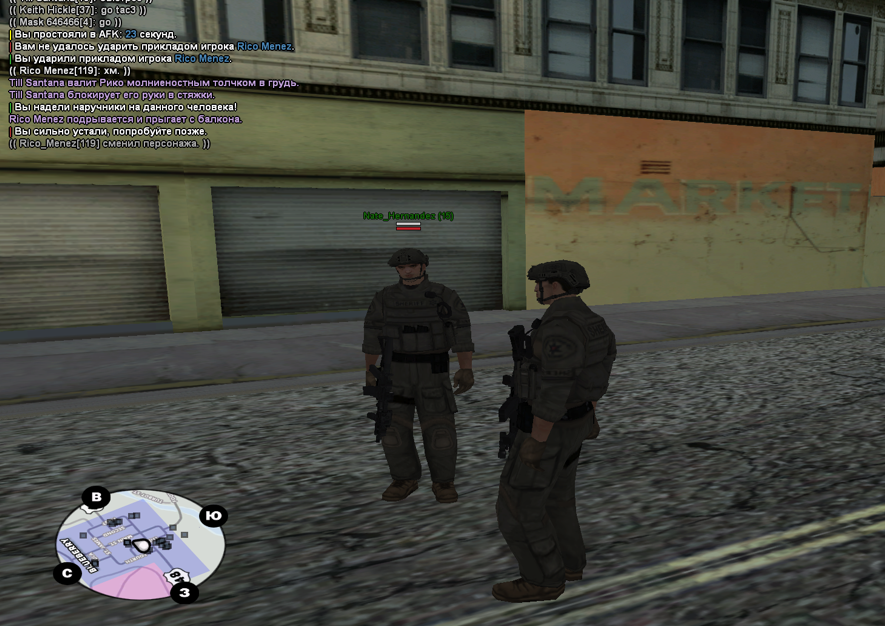Click the Keith Hickle "go tac3" chat line
The image size is (885, 626).
[x=77, y=10]
